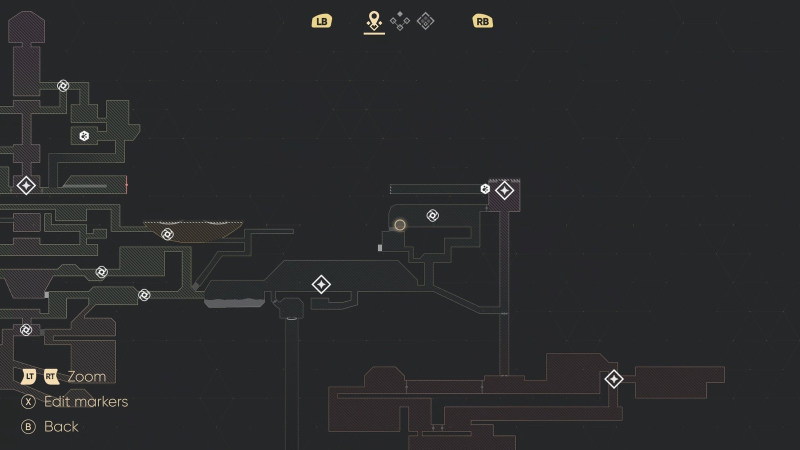Choose the diamond star marker beside the hexagon icon
Viewport: 800px width, 450px height.
pyautogui.click(x=505, y=190)
